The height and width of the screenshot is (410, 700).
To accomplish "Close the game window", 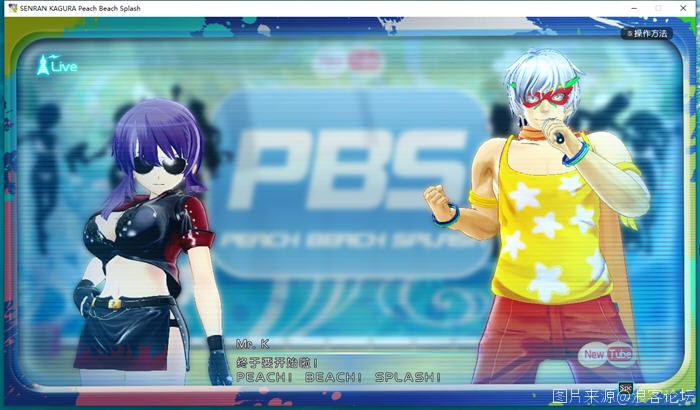I will tap(685, 7).
